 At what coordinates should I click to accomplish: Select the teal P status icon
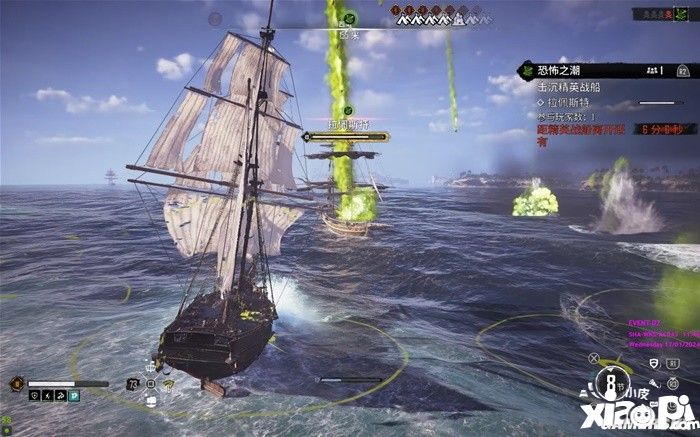pos(73,396)
